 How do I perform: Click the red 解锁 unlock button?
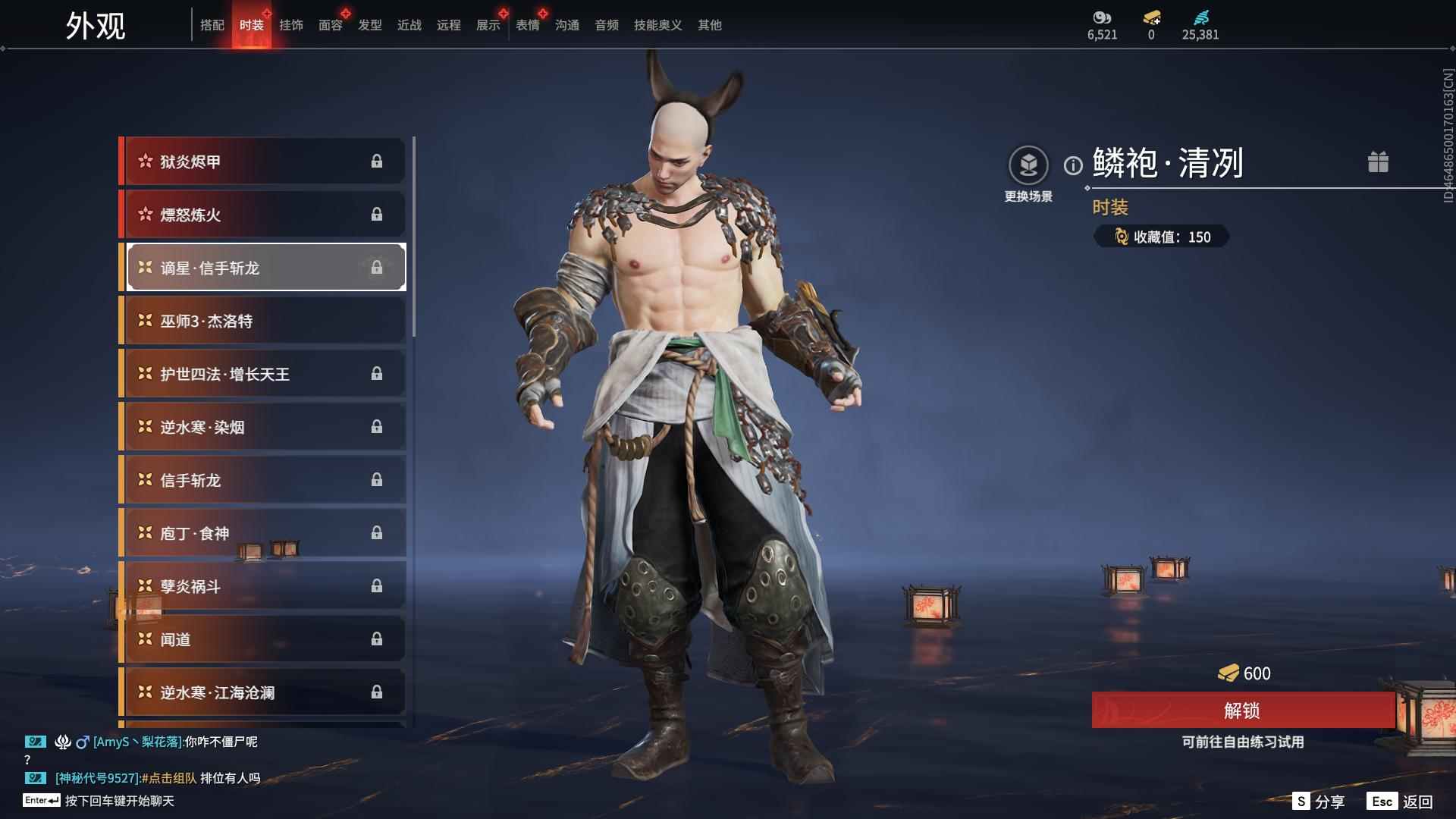pos(1242,711)
